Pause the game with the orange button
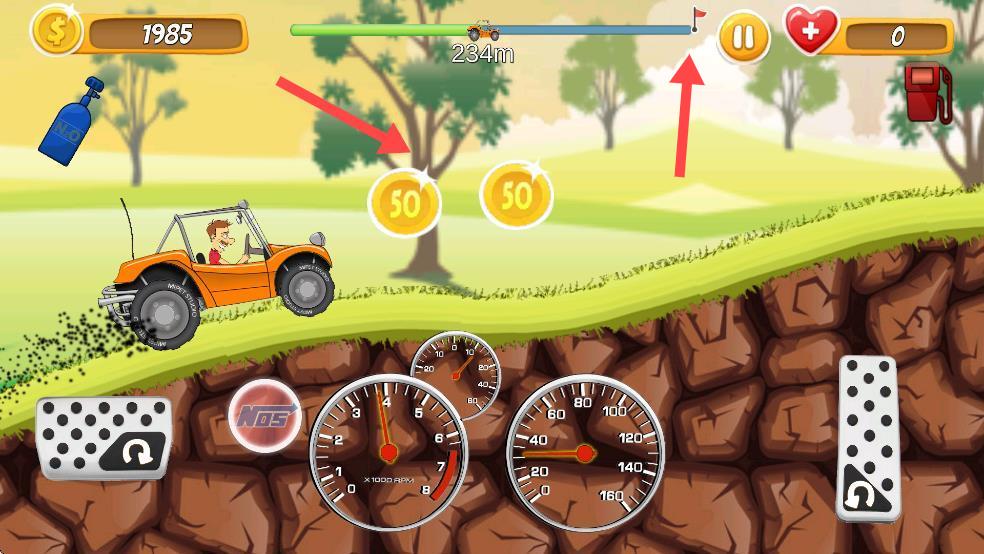This screenshot has width=984, height=554. click(x=743, y=37)
